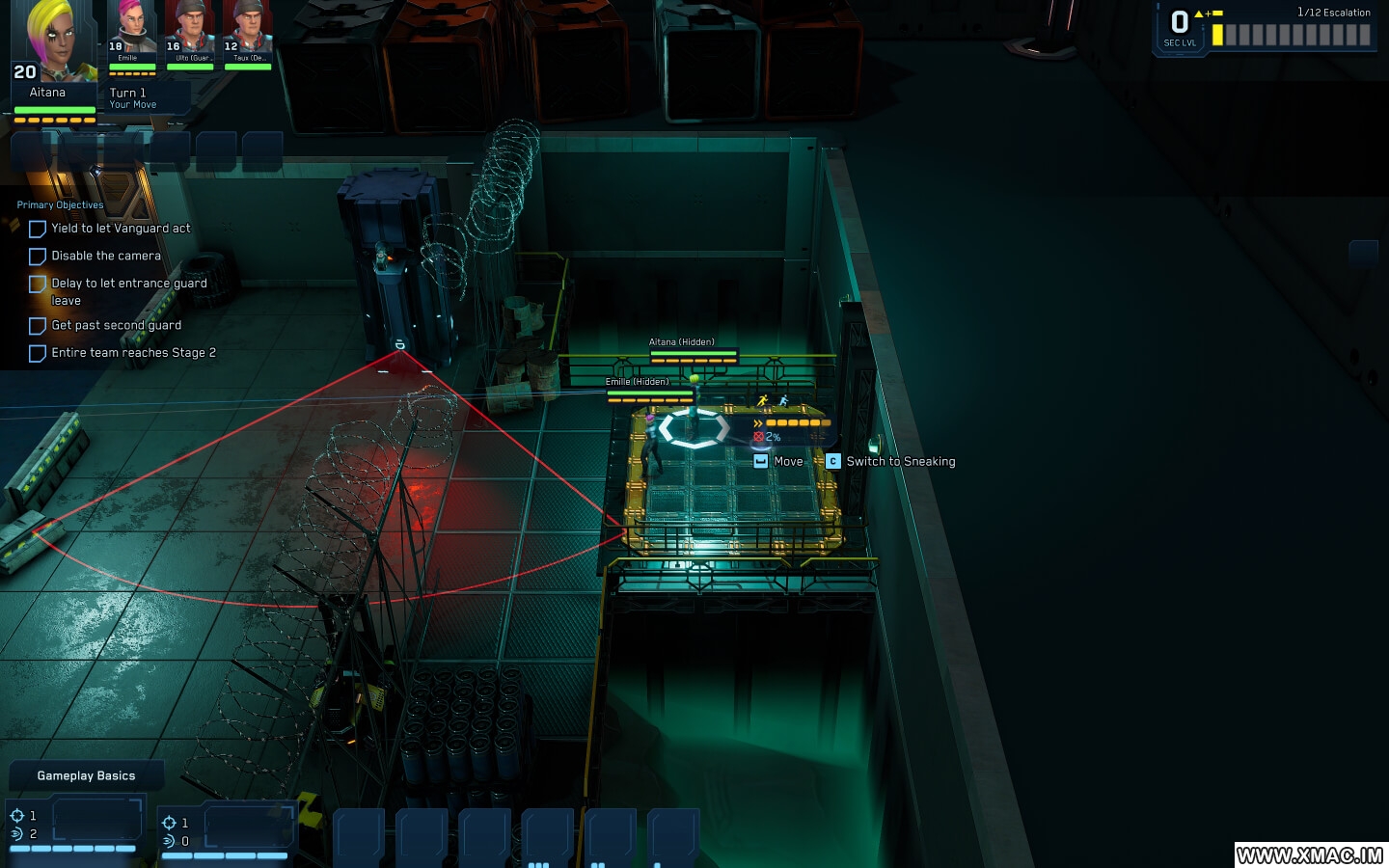Image resolution: width=1389 pixels, height=868 pixels.
Task: Switch to the yellow running movement mode
Action: point(762,399)
